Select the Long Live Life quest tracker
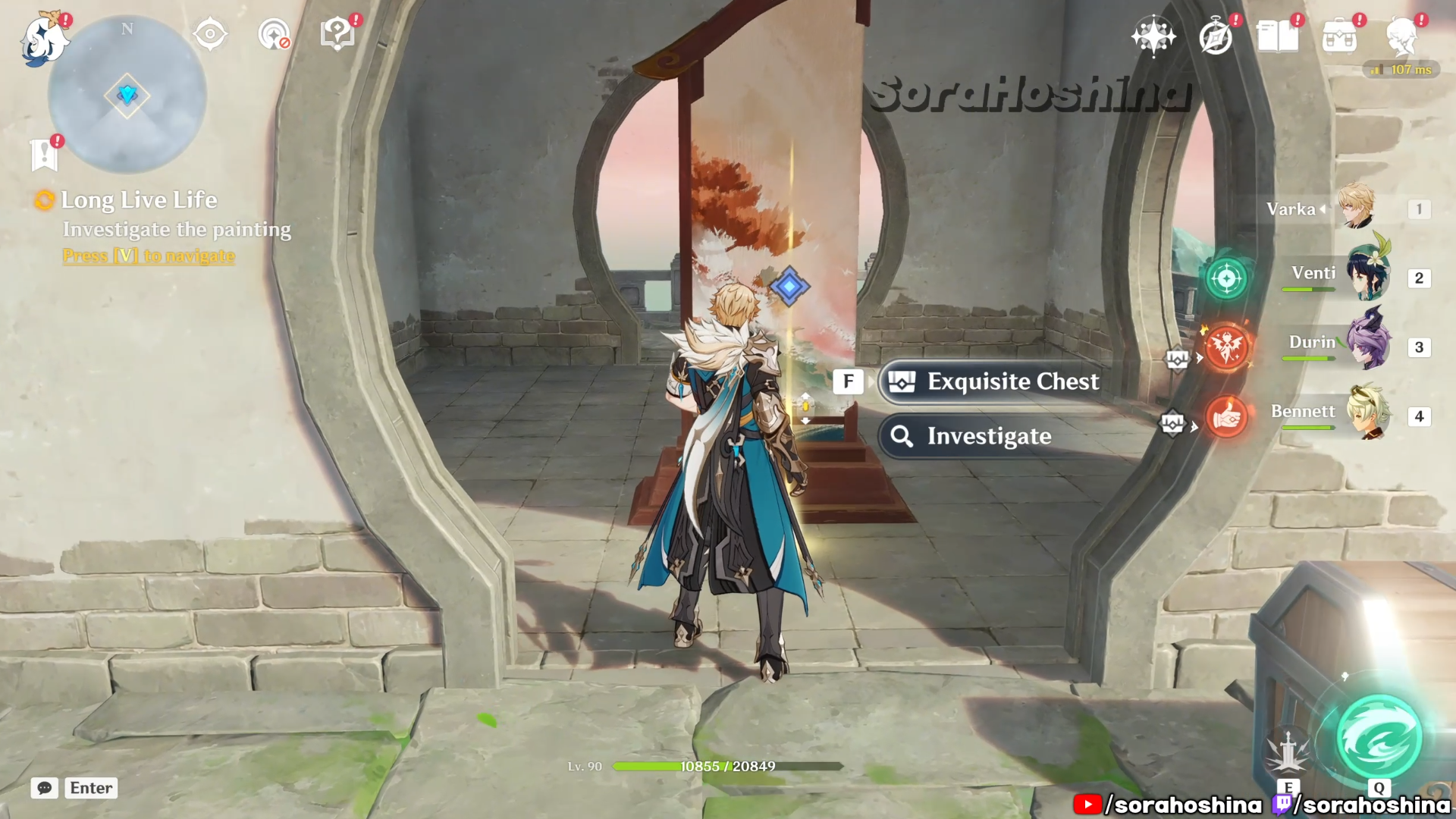 click(x=139, y=200)
